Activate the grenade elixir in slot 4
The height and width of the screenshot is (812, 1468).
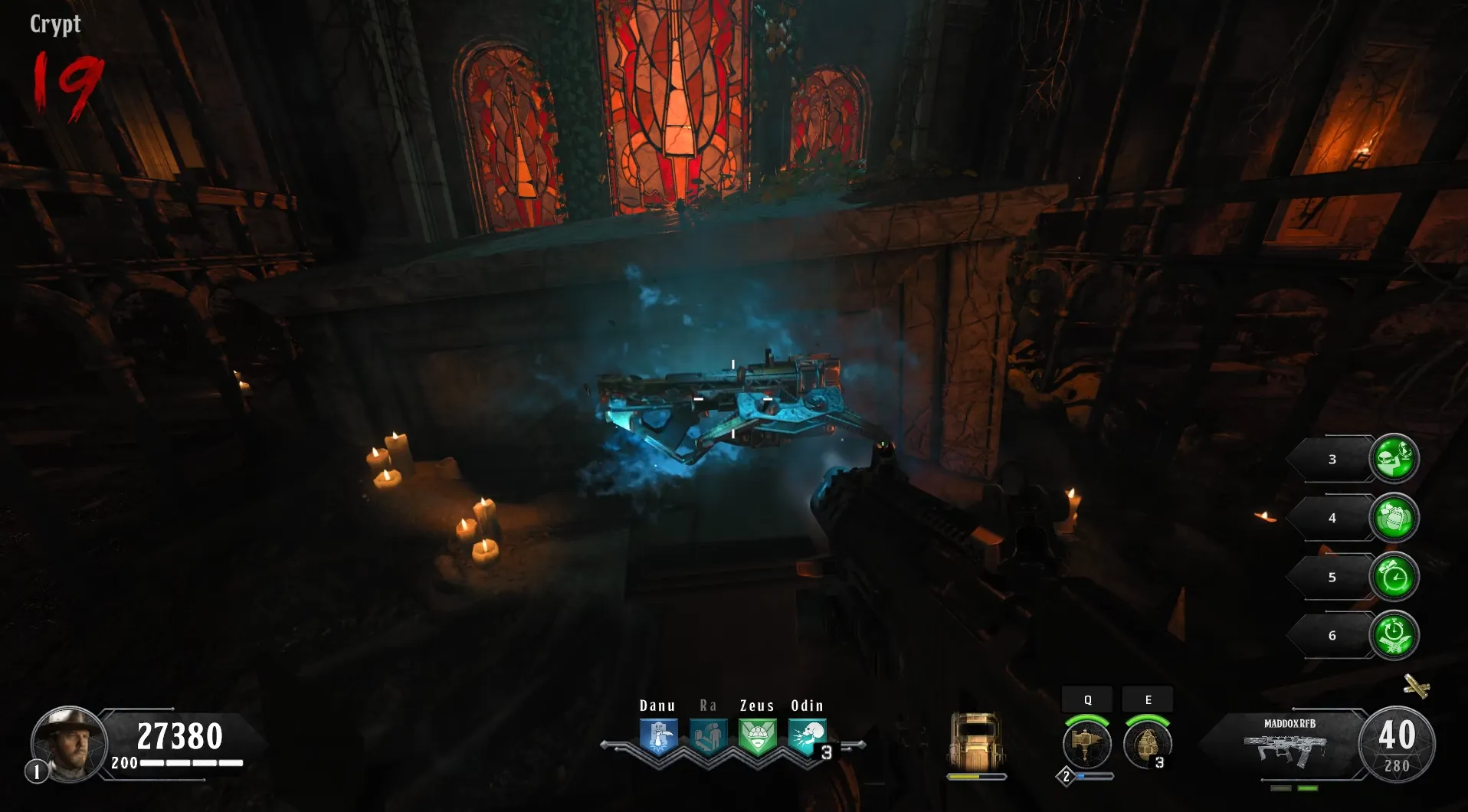1394,518
